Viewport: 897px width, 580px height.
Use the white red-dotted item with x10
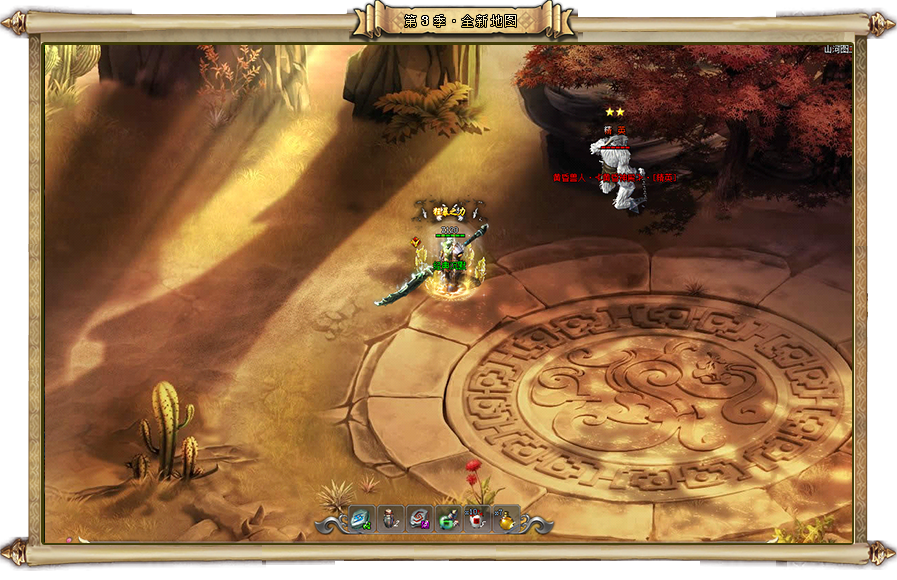coord(477,519)
